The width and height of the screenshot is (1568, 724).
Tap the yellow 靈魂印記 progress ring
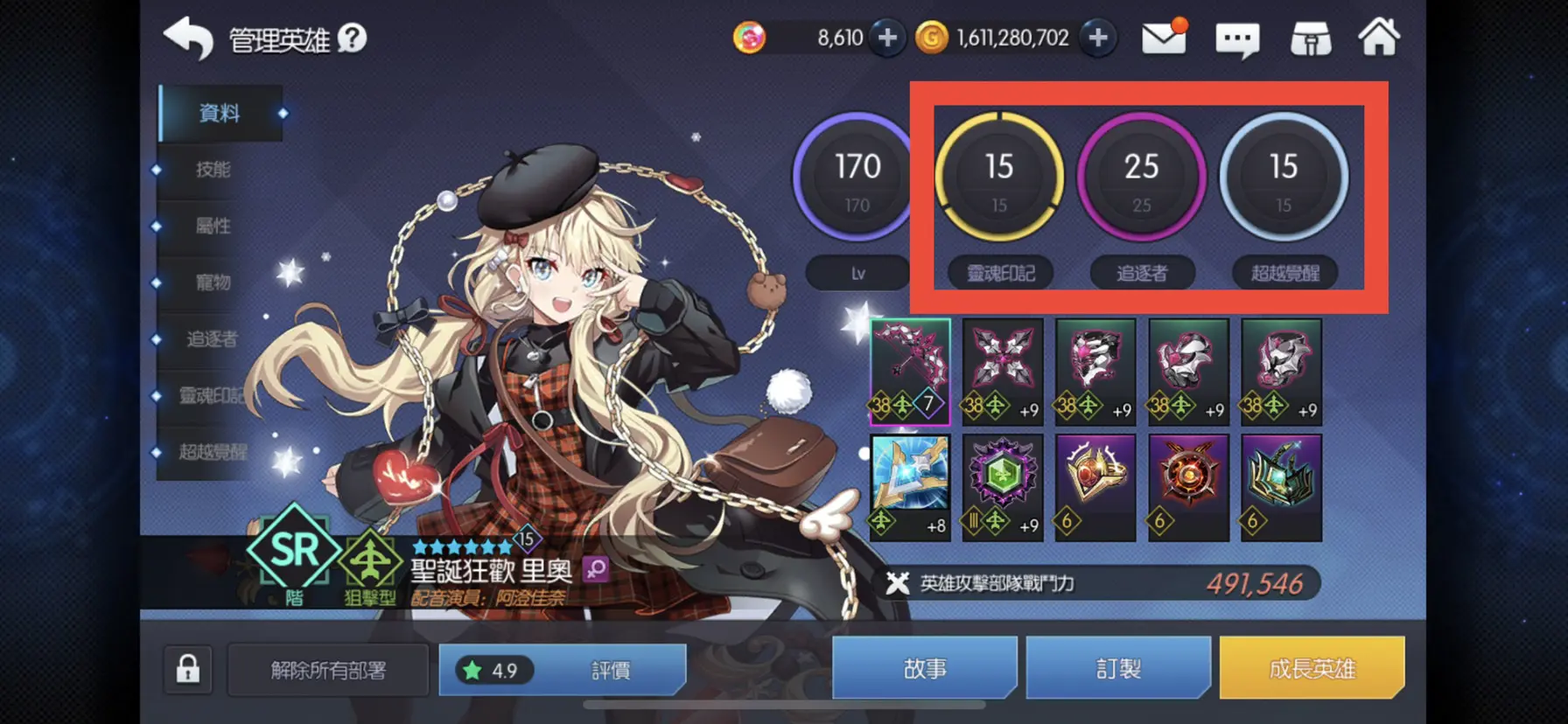1000,177
